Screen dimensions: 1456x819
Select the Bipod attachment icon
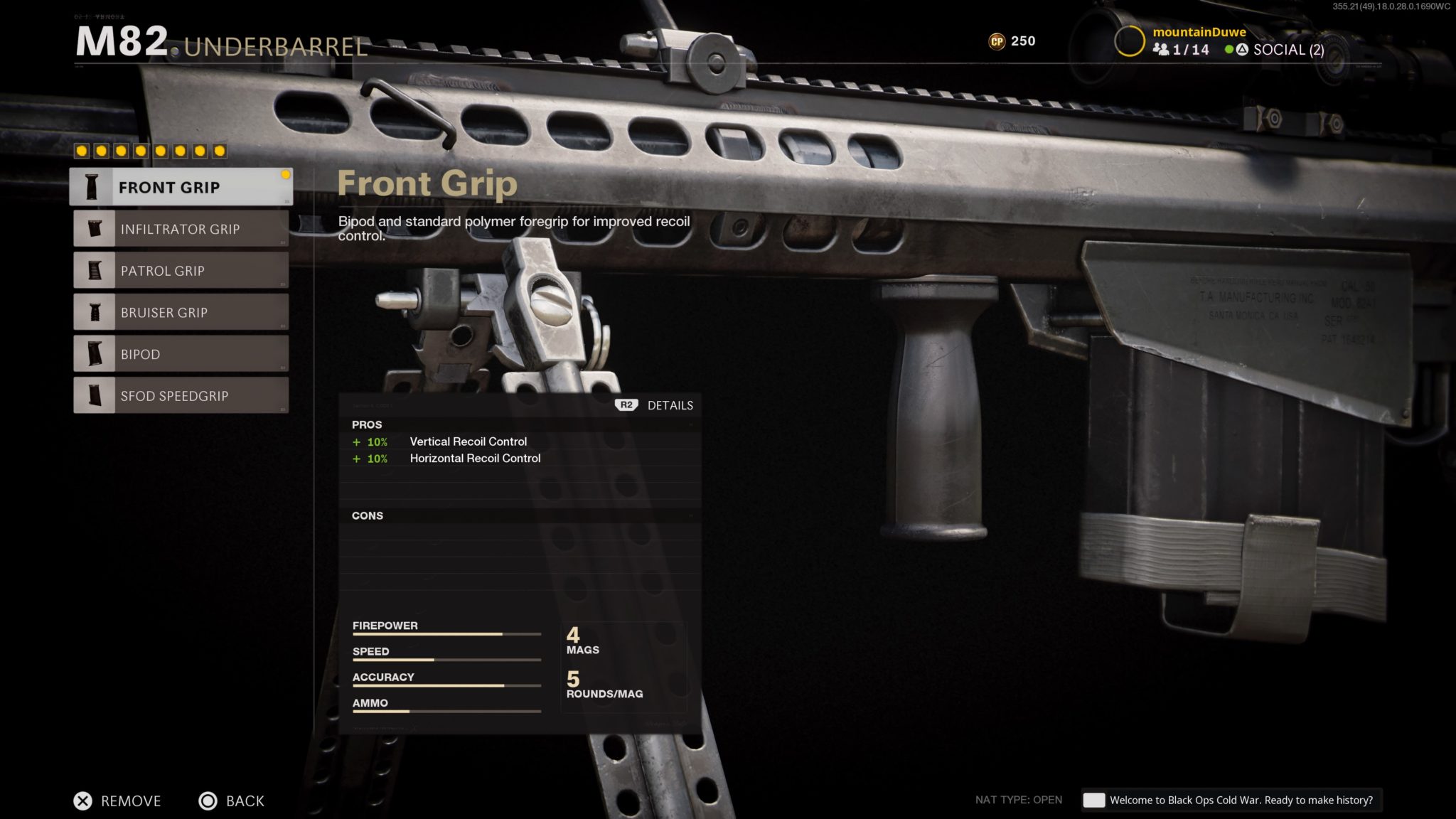(93, 353)
